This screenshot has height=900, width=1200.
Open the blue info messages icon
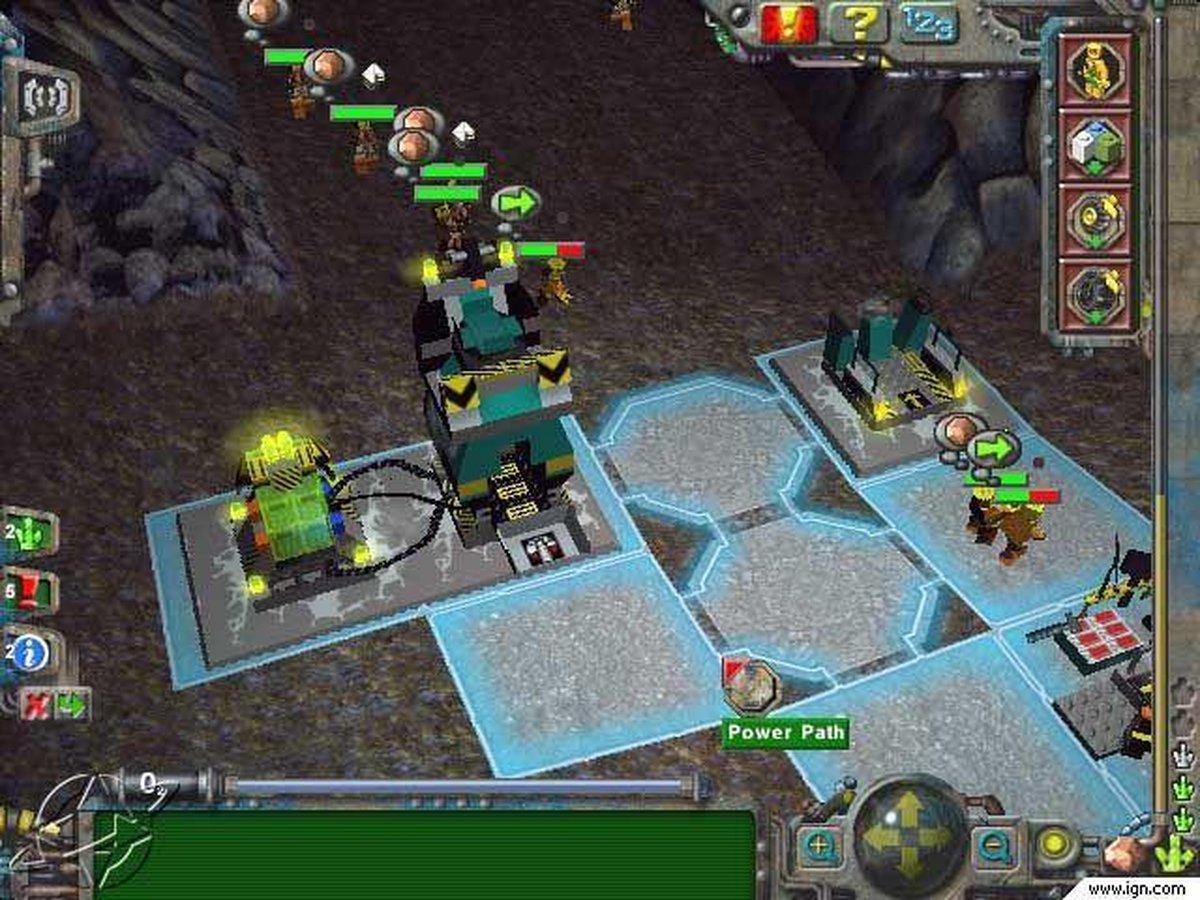tap(30, 652)
